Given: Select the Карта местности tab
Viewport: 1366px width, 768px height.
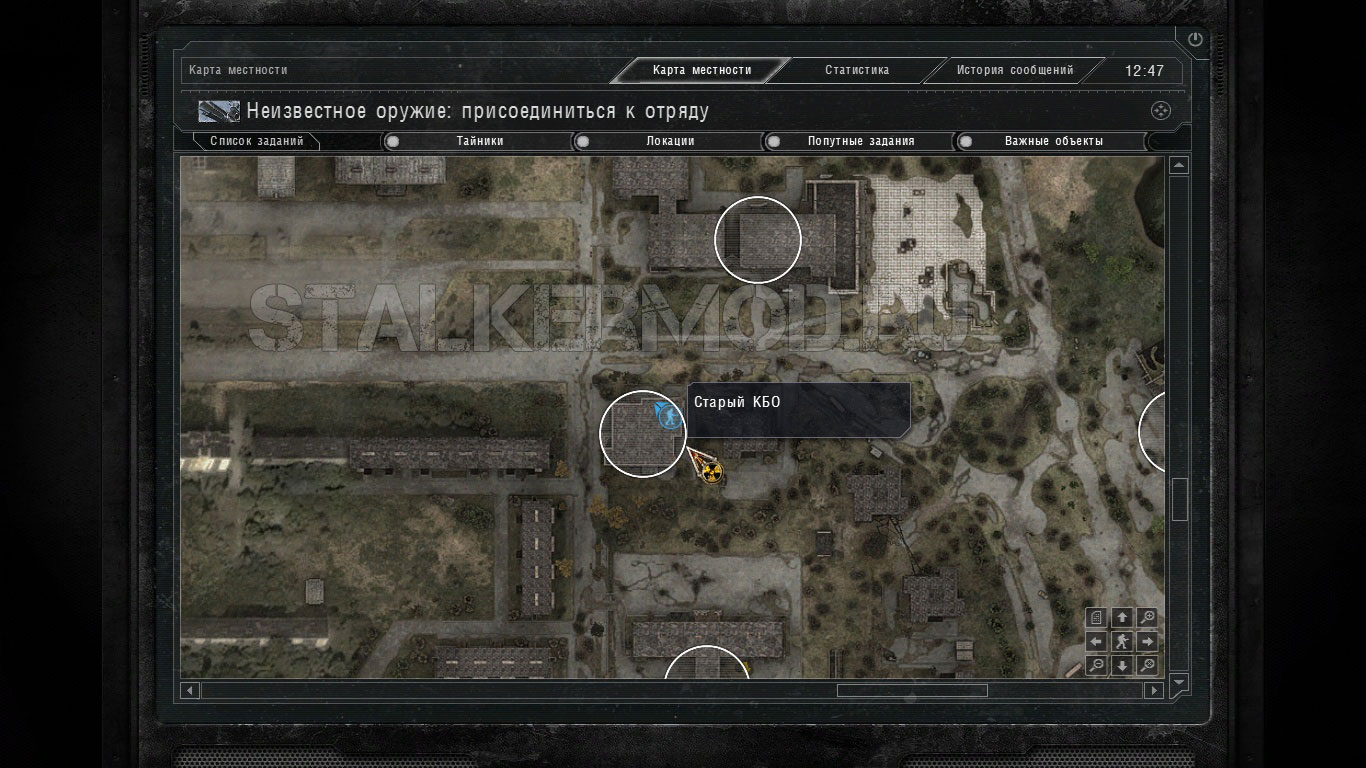Looking at the screenshot, I should click(x=701, y=71).
